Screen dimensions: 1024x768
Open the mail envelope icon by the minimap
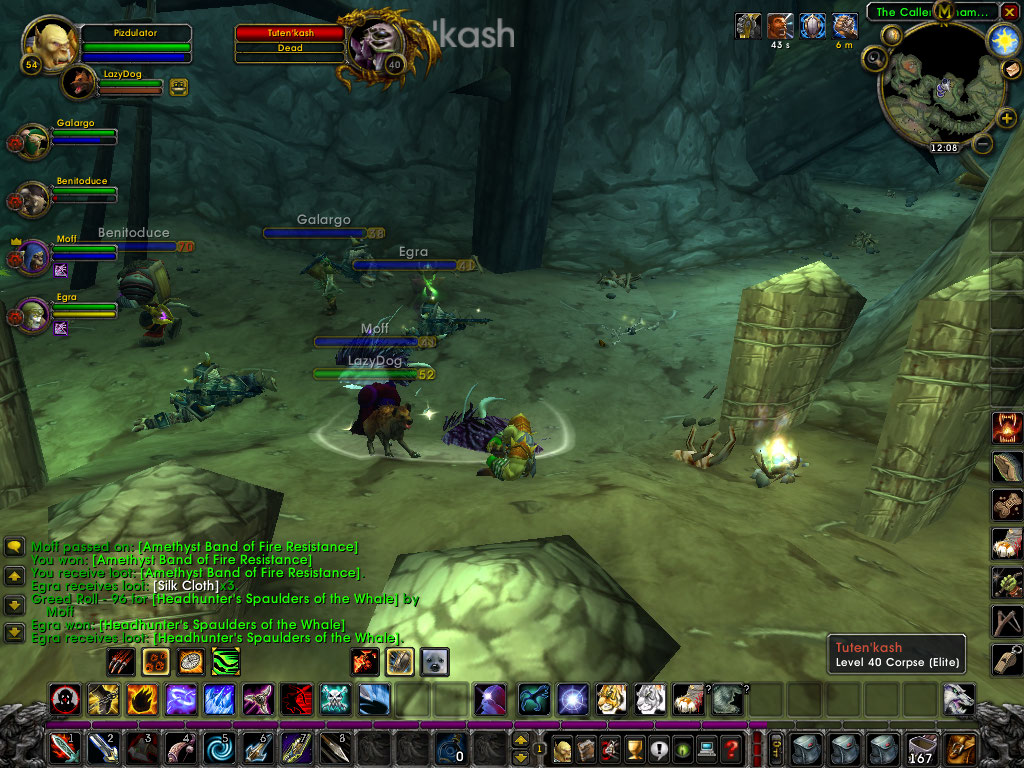pos(1011,68)
